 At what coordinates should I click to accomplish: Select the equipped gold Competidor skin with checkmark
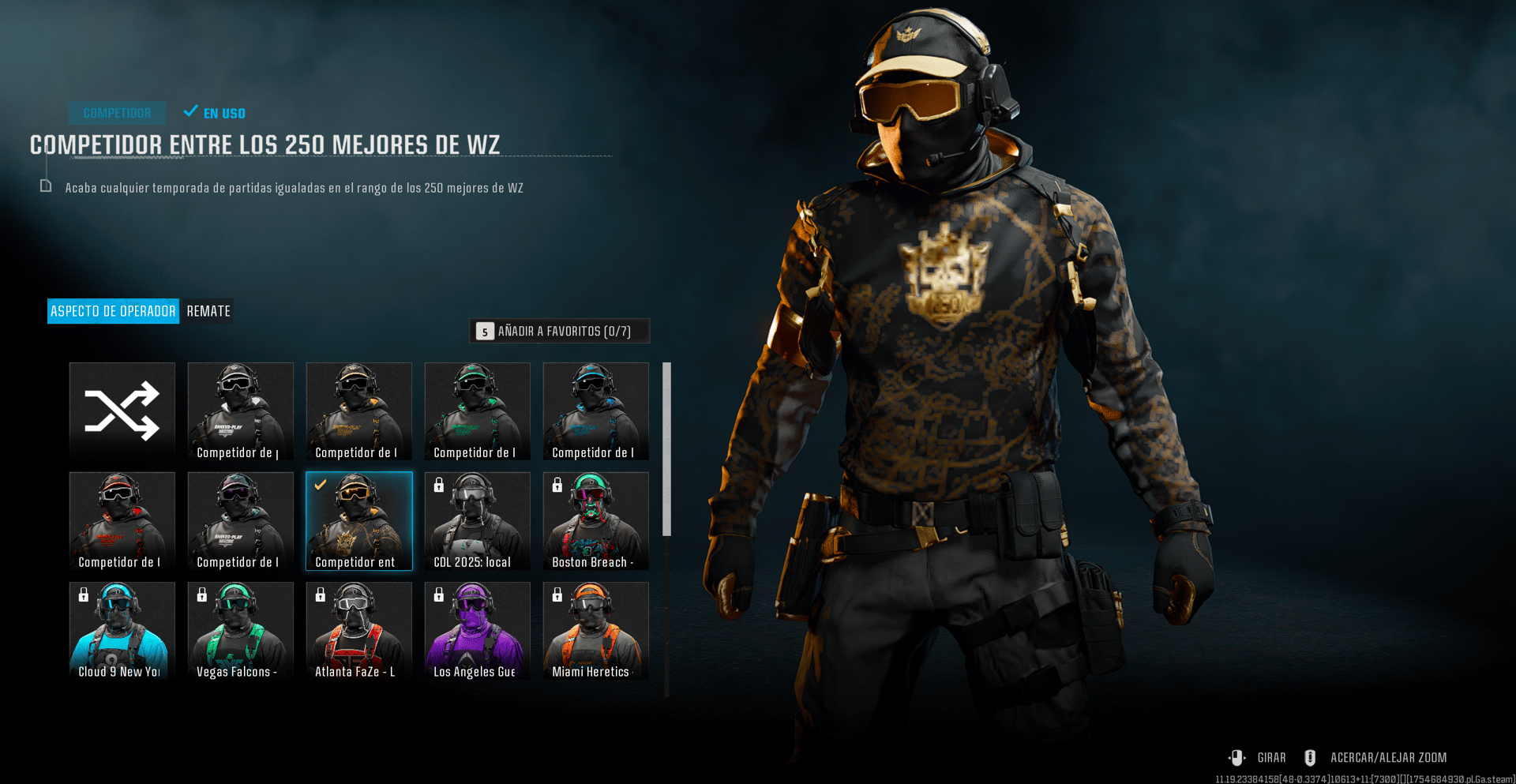click(x=359, y=521)
